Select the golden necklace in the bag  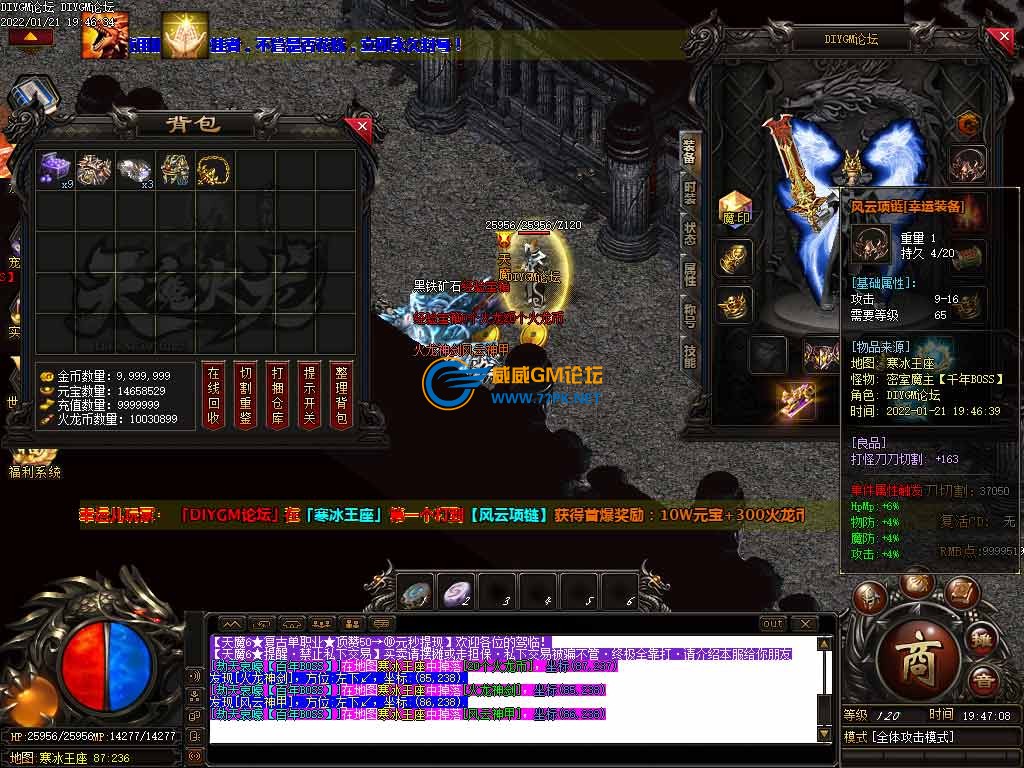tap(213, 169)
